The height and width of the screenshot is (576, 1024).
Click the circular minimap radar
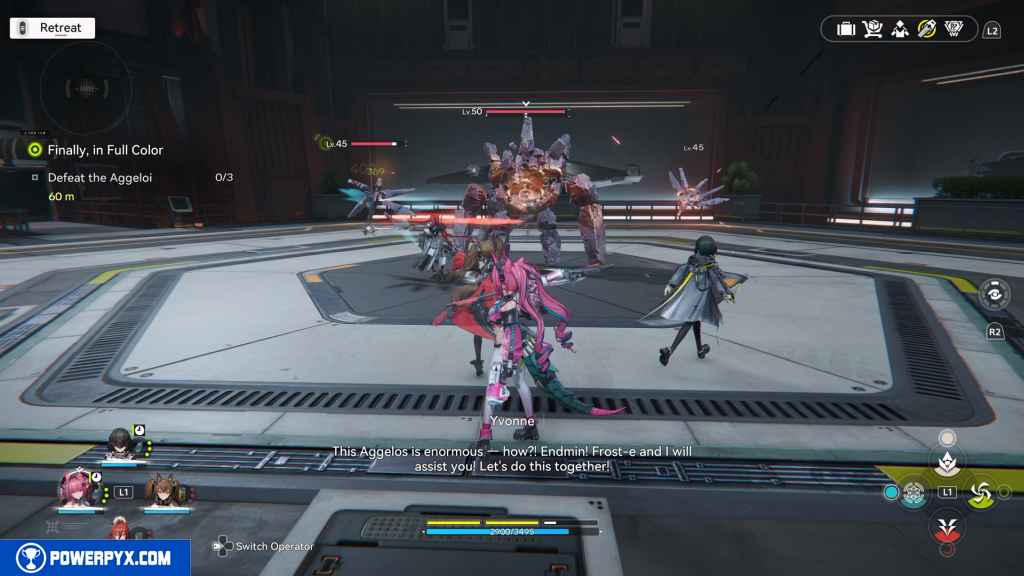coord(87,89)
